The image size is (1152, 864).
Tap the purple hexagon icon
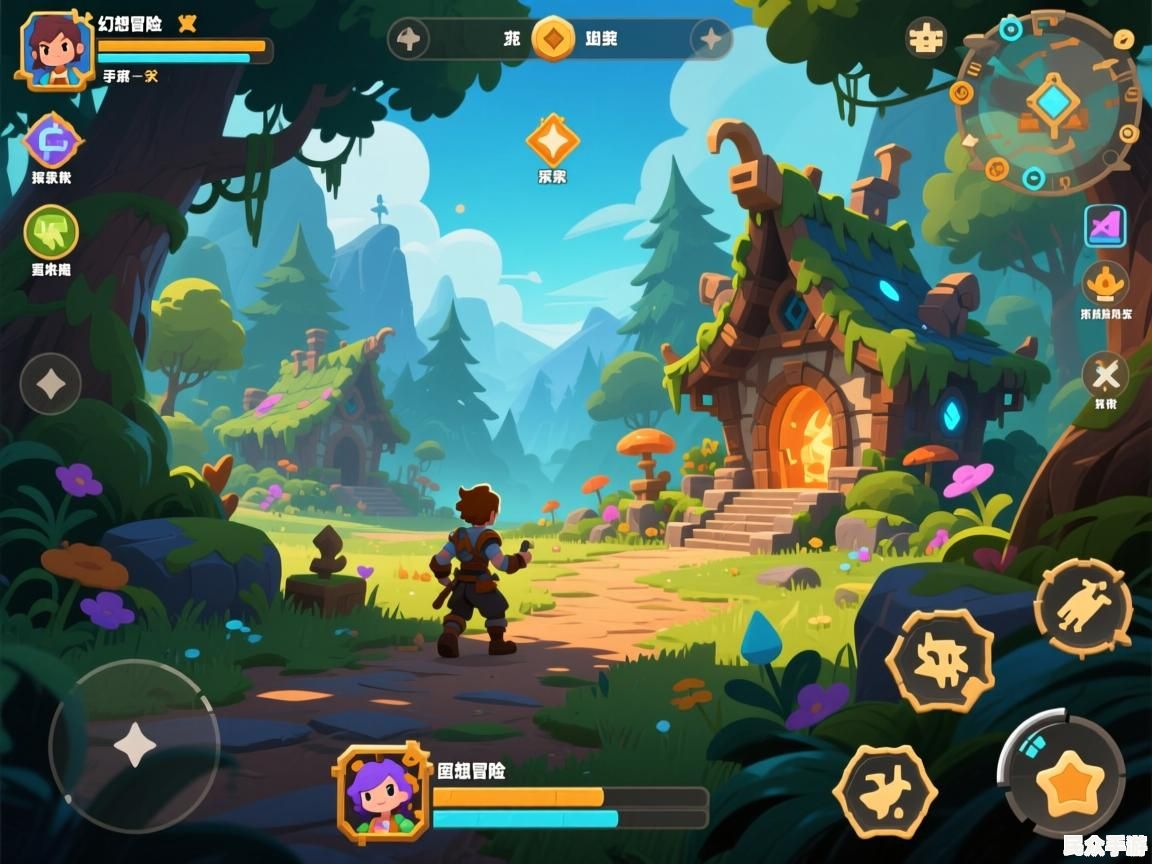[x=52, y=141]
